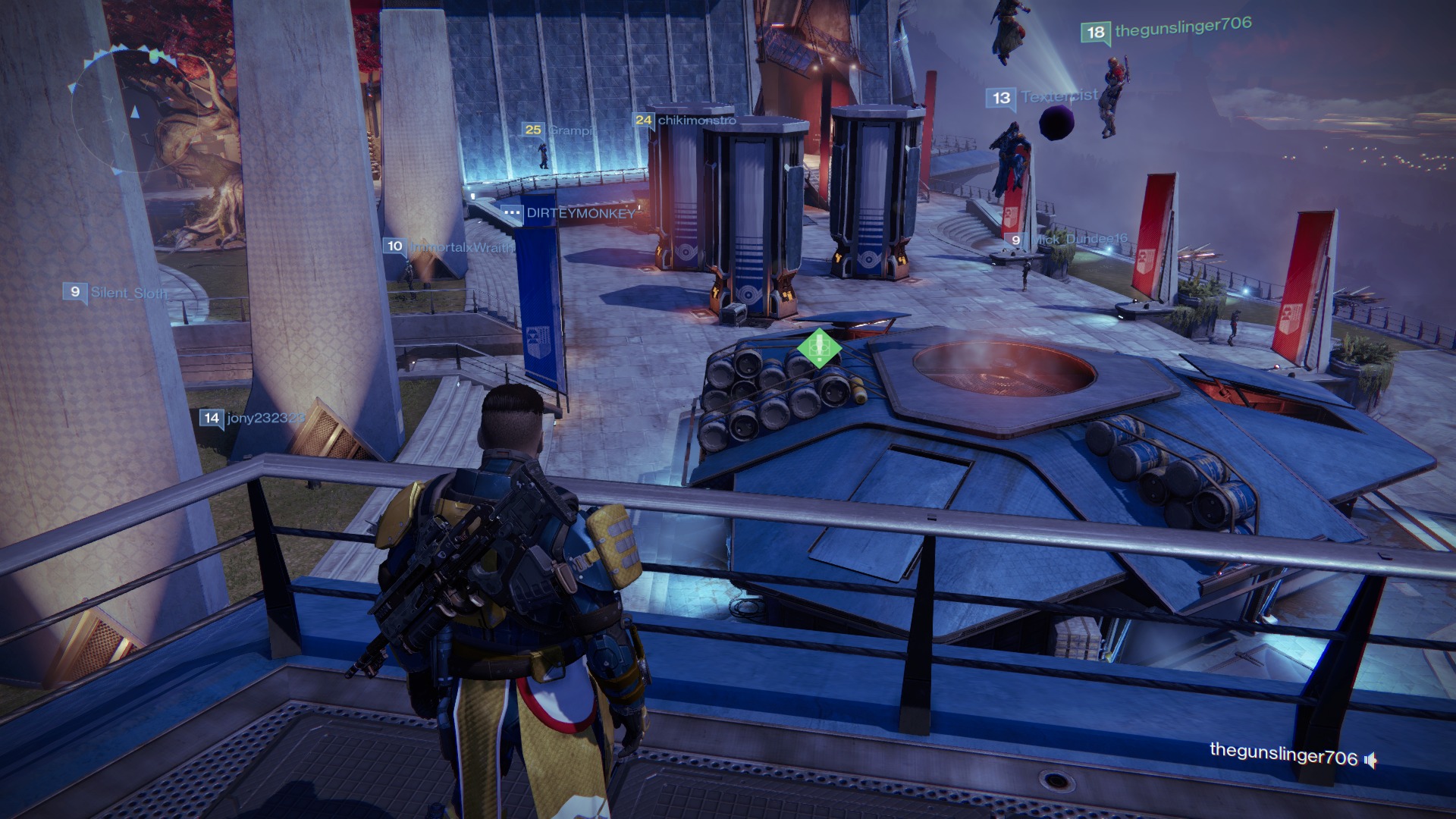Image resolution: width=1456 pixels, height=819 pixels.
Task: Click the voice chat speaker icon
Action: pos(1370,760)
